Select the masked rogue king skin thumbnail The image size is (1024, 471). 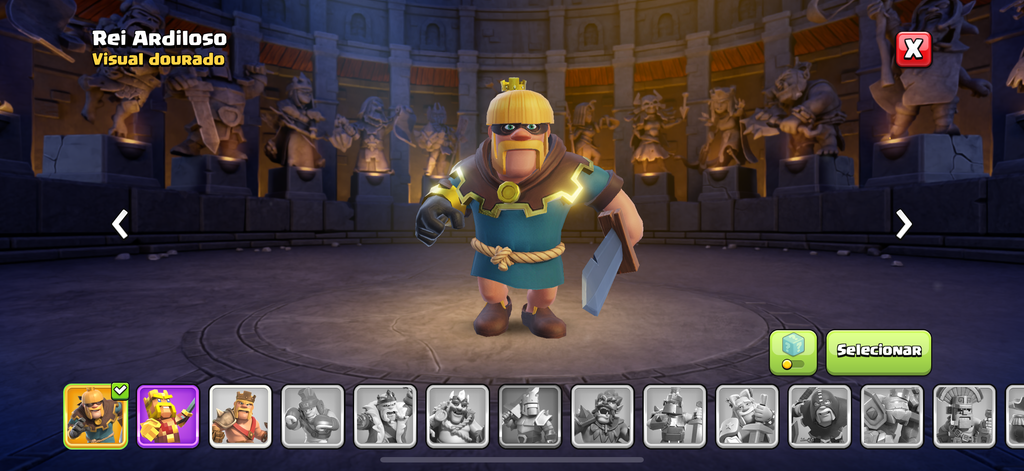tap(95, 415)
